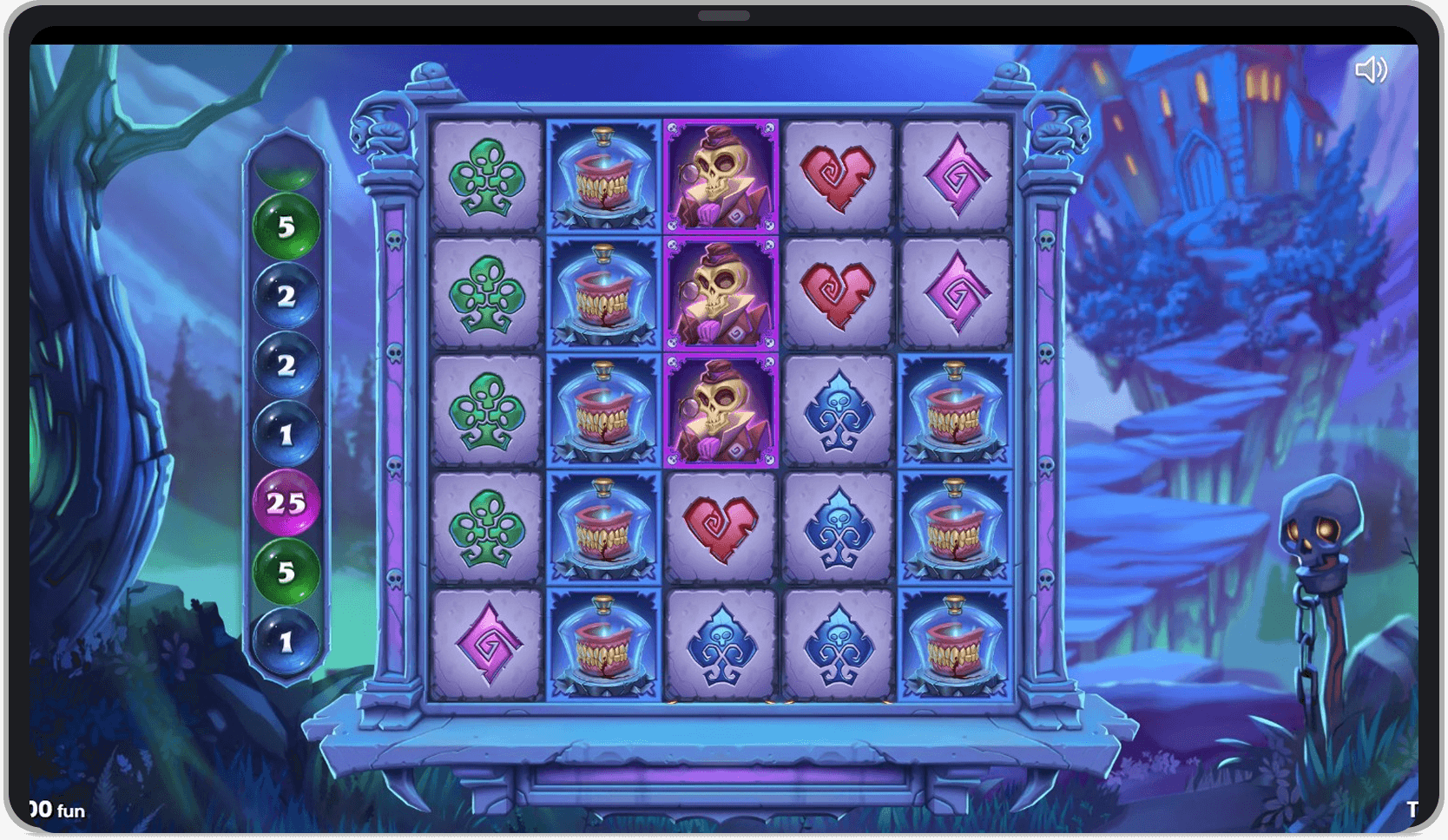Screen dimensions: 1448x840
Task: Toggle the purple 25 multiplier orb
Action: pos(286,500)
